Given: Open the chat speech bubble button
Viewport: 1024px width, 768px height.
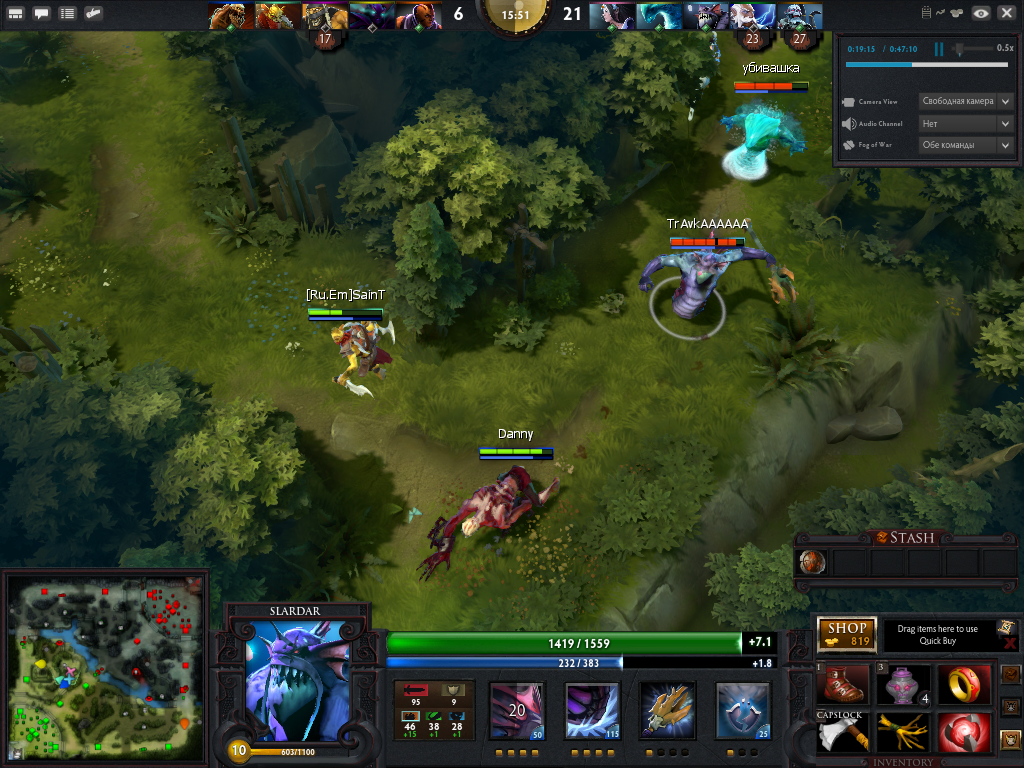Looking at the screenshot, I should (x=42, y=14).
